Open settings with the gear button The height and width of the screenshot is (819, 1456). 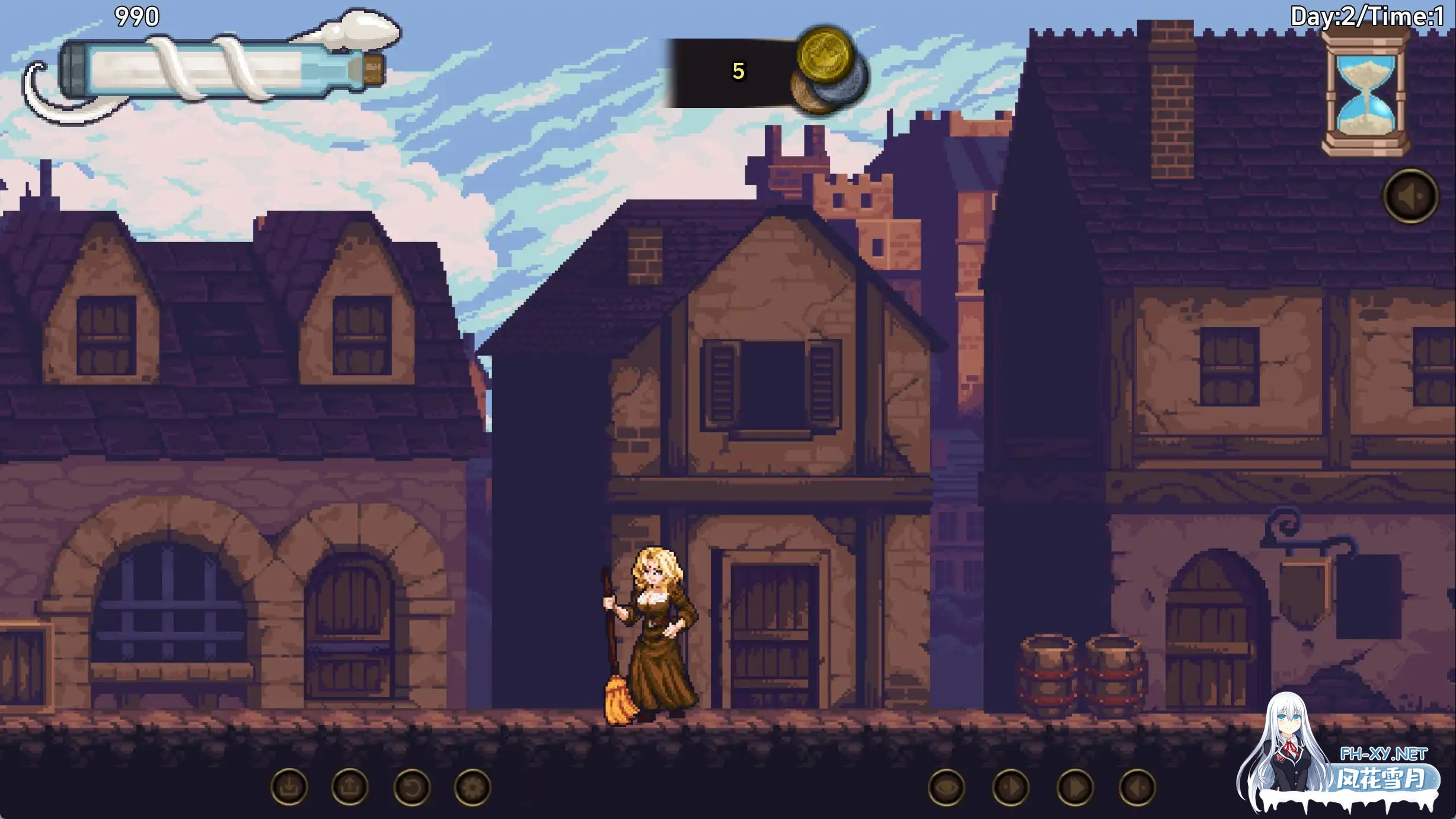(472, 788)
